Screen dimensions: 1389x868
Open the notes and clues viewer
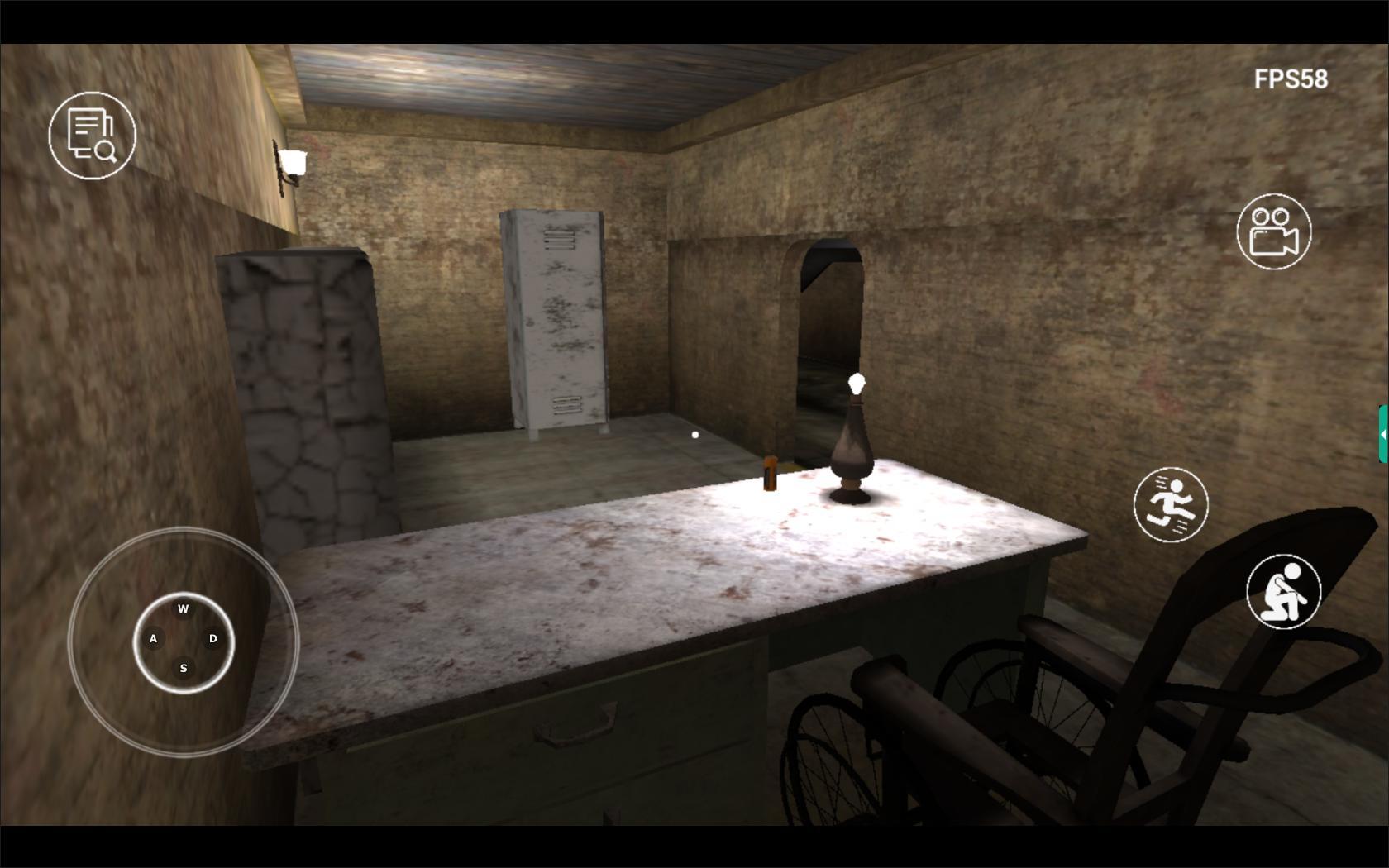(93, 135)
